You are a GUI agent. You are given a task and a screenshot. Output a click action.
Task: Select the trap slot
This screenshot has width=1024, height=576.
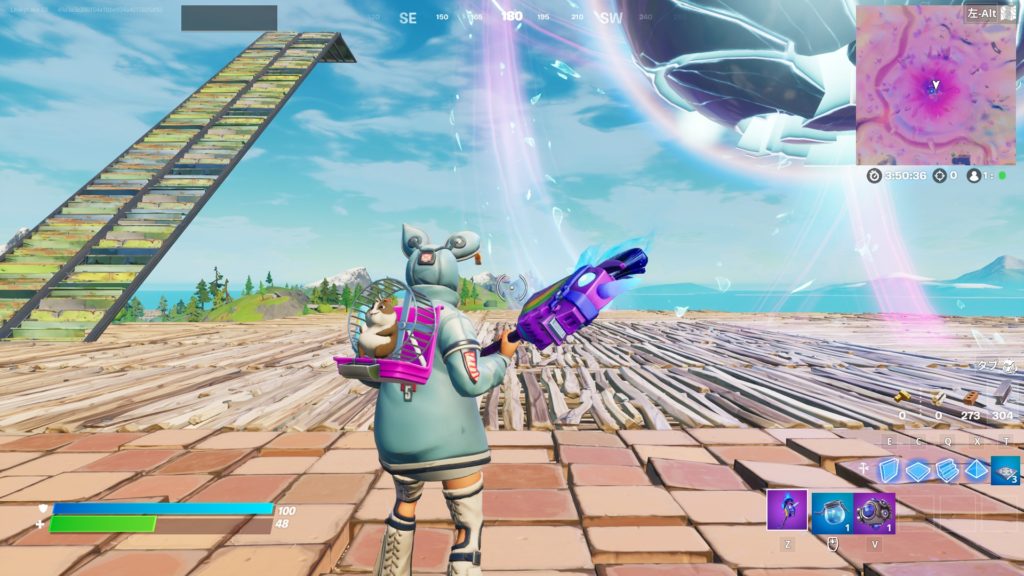1005,470
